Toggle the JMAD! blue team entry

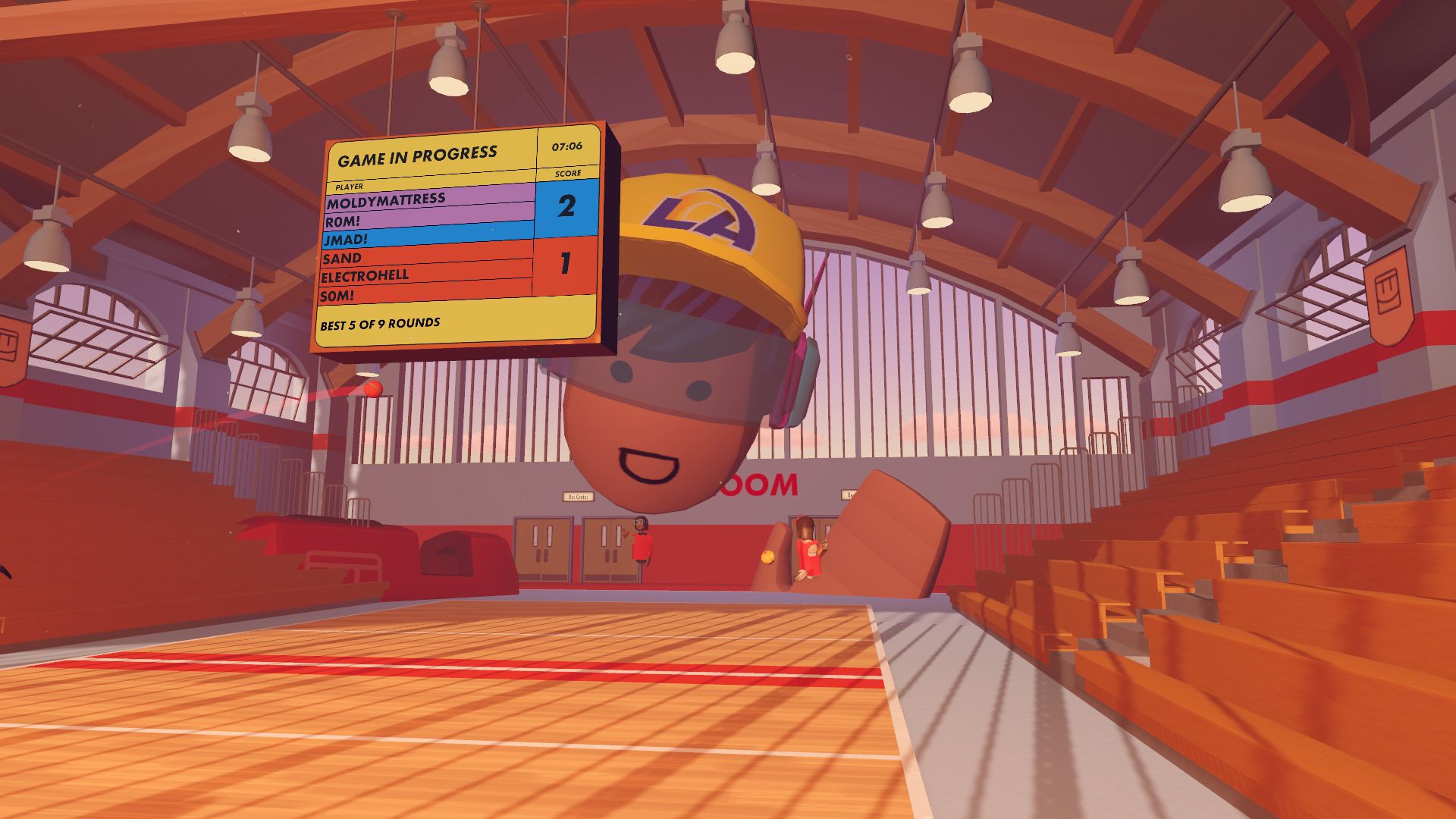[345, 240]
